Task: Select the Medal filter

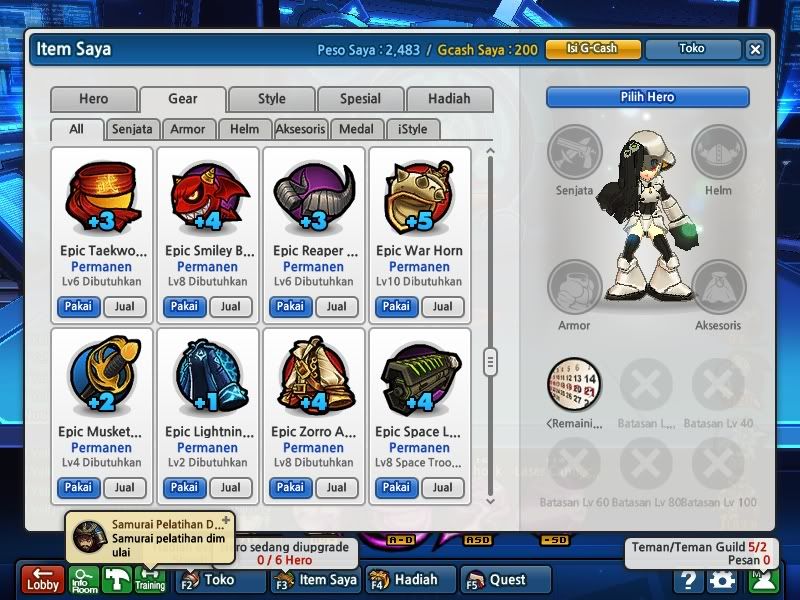Action: (x=357, y=129)
